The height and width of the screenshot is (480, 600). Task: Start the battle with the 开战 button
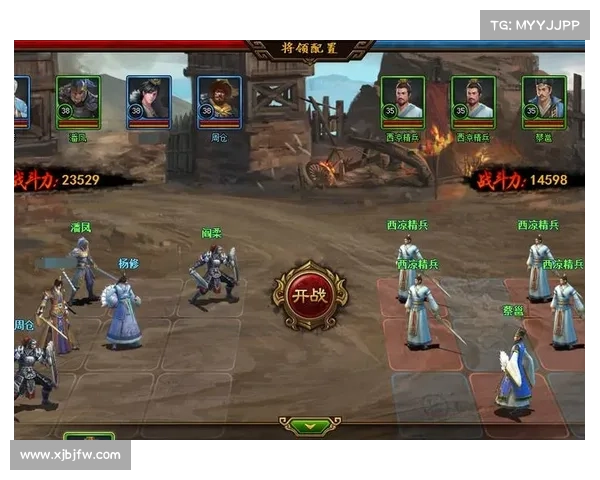310,296
